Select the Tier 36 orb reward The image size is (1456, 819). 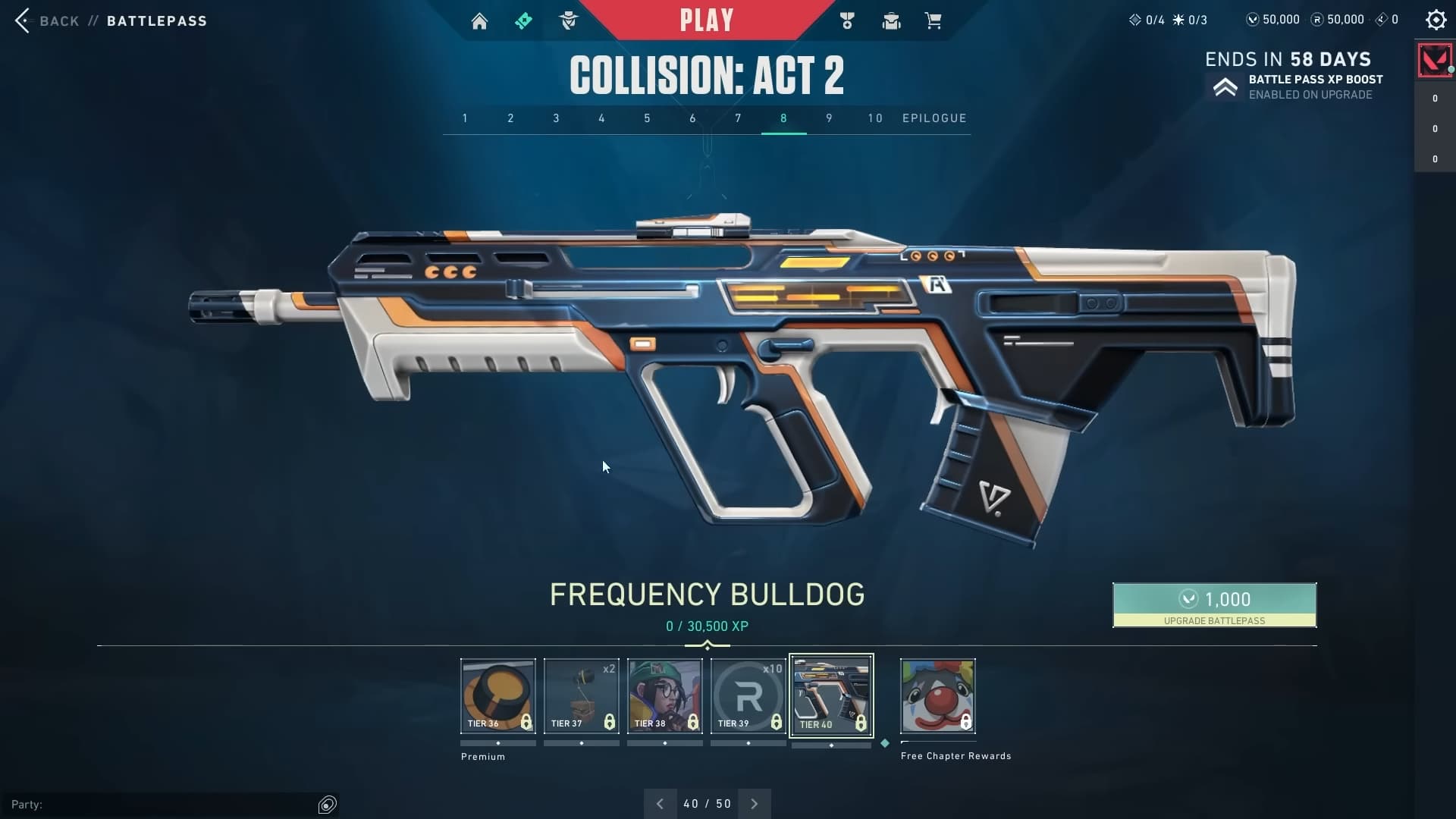[497, 694]
